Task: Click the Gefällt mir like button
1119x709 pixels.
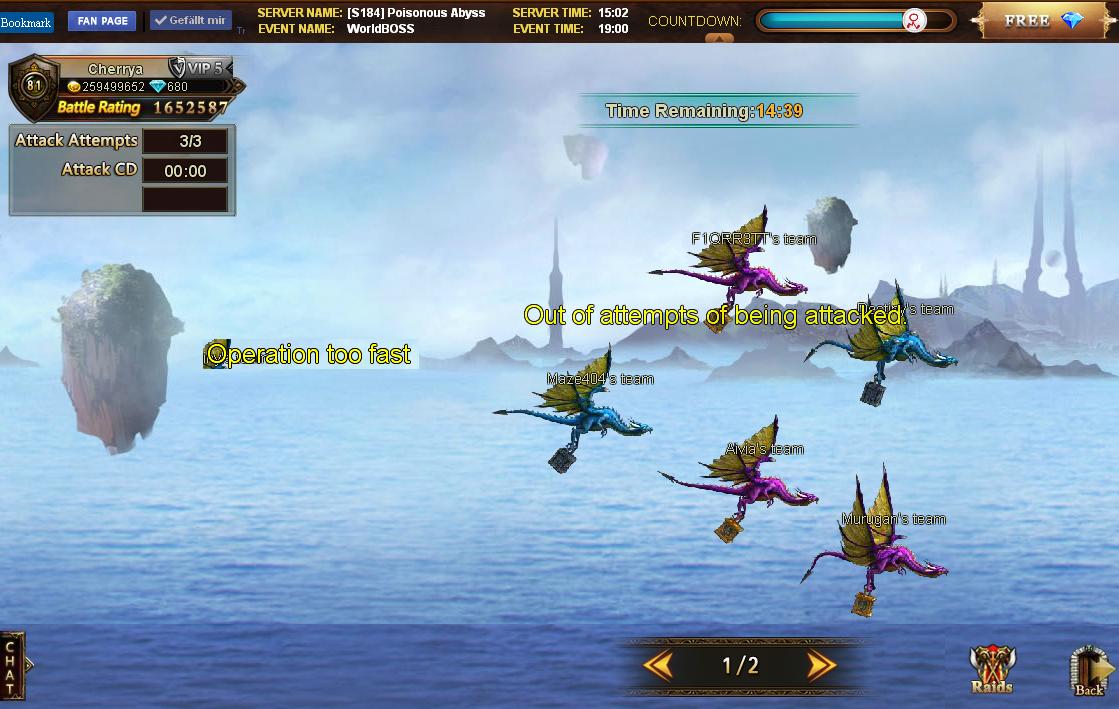Action: tap(191, 20)
